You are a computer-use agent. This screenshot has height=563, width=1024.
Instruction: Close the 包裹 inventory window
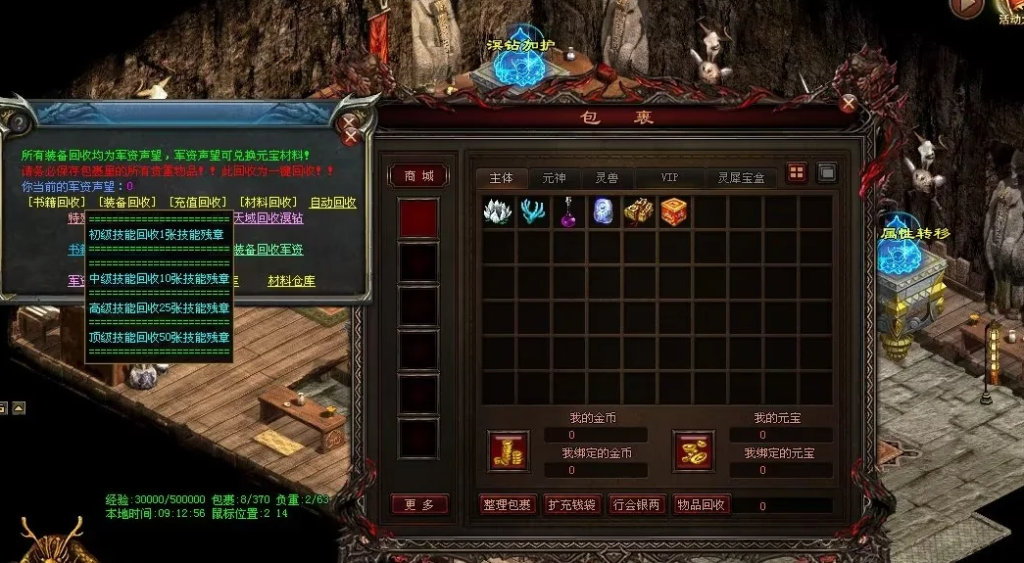tap(848, 103)
